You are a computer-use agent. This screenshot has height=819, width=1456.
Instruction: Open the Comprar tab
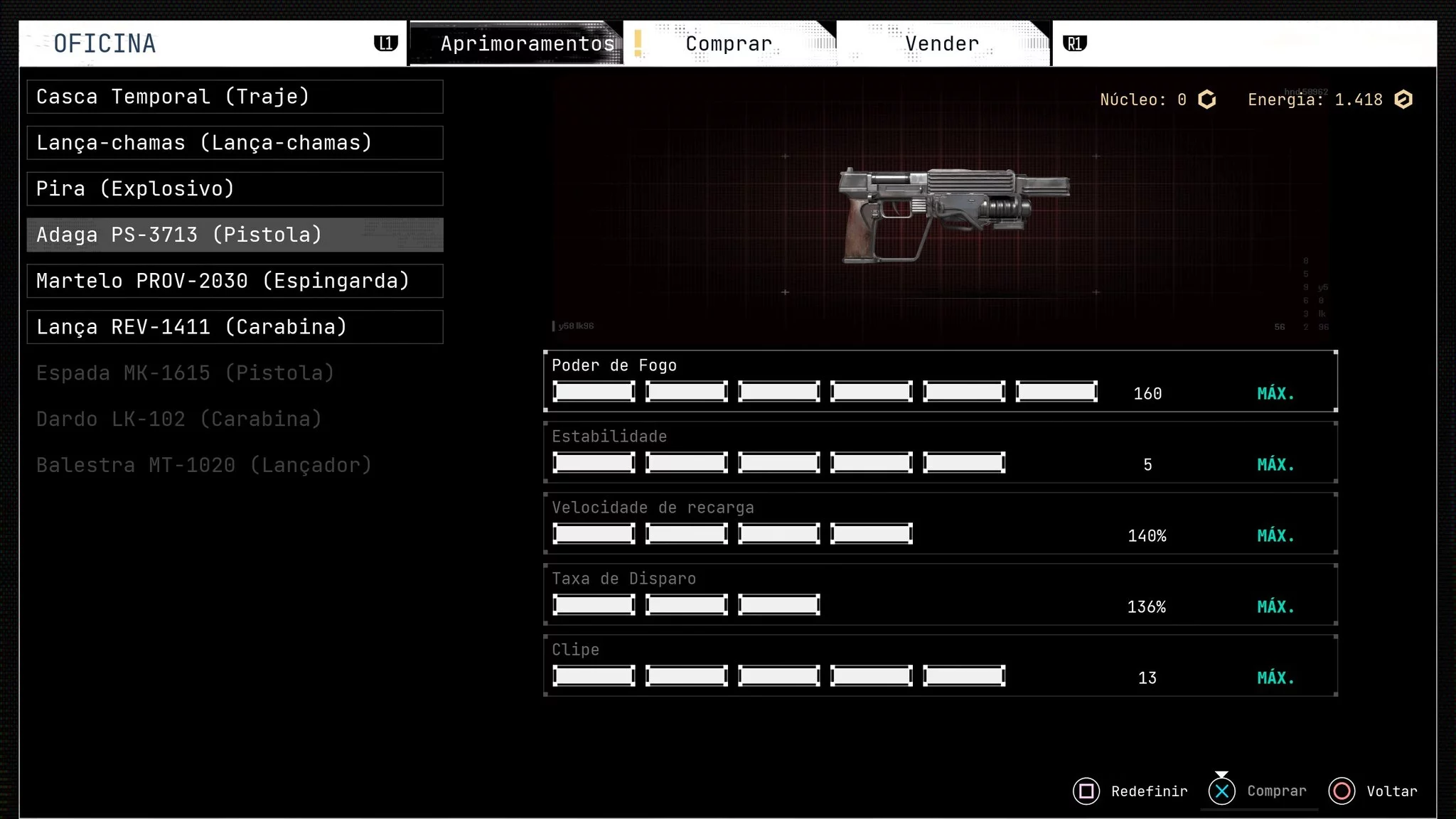point(729,44)
